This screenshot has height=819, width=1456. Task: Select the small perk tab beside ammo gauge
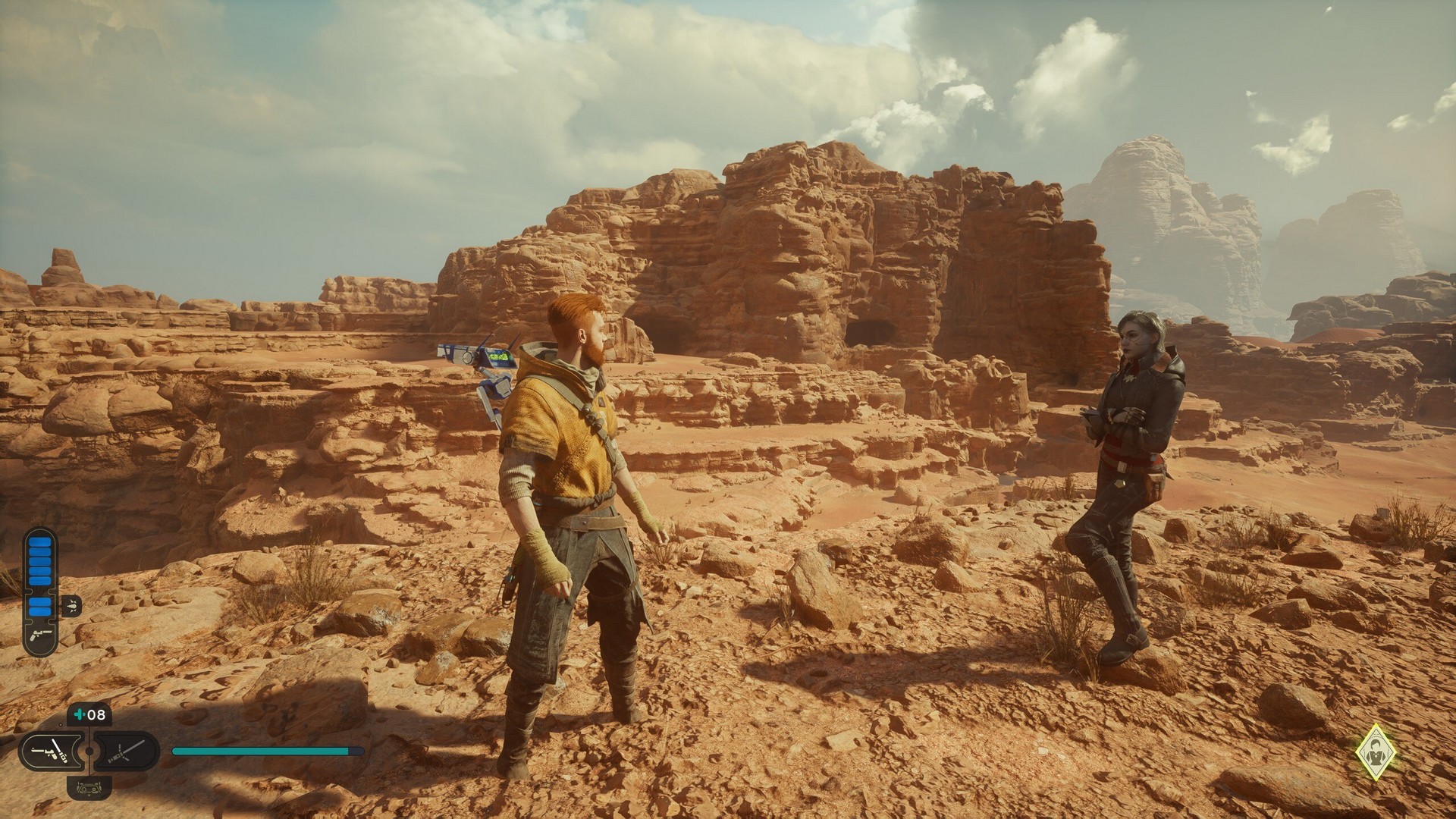[71, 605]
